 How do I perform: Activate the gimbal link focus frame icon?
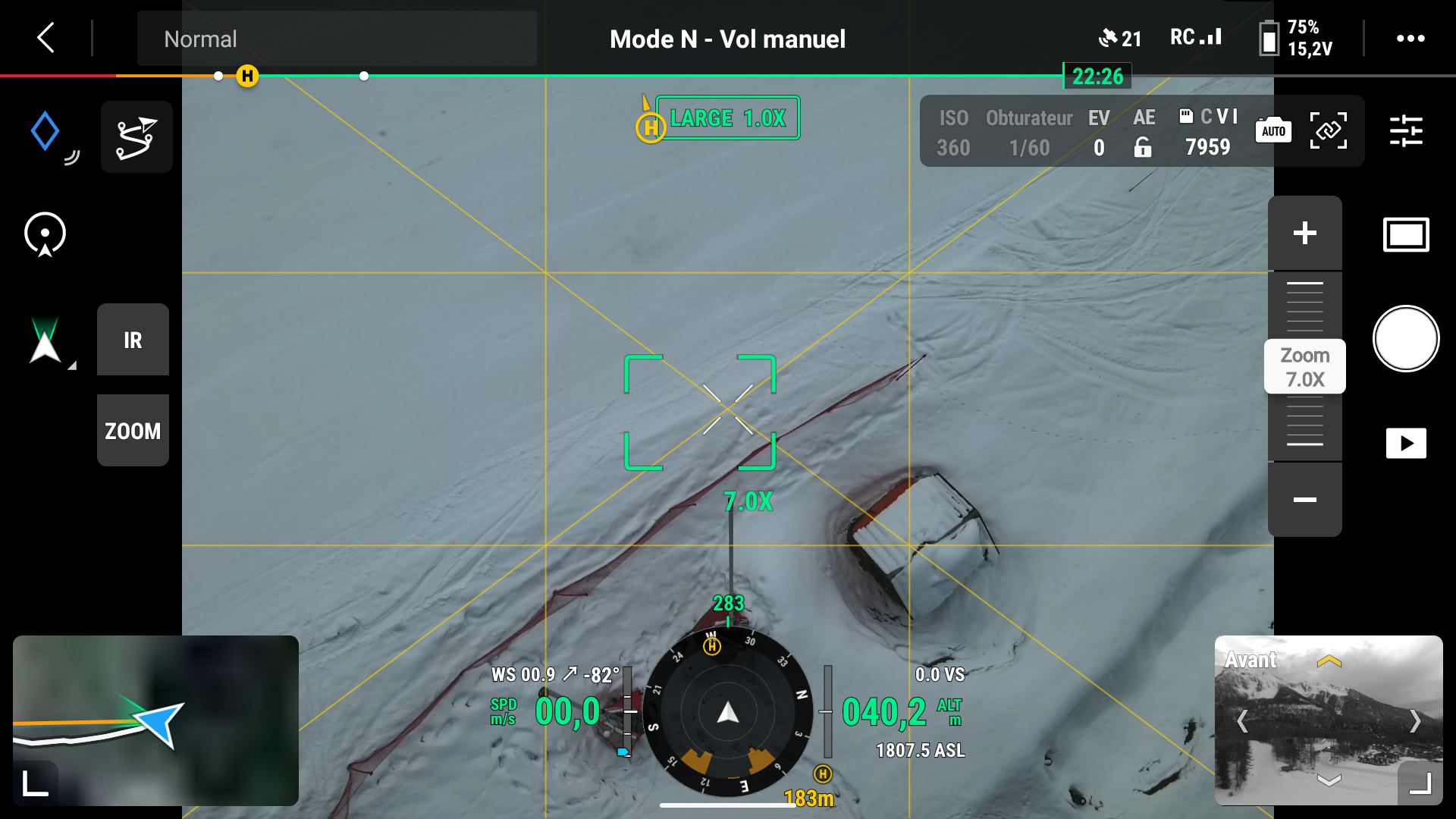point(1328,130)
